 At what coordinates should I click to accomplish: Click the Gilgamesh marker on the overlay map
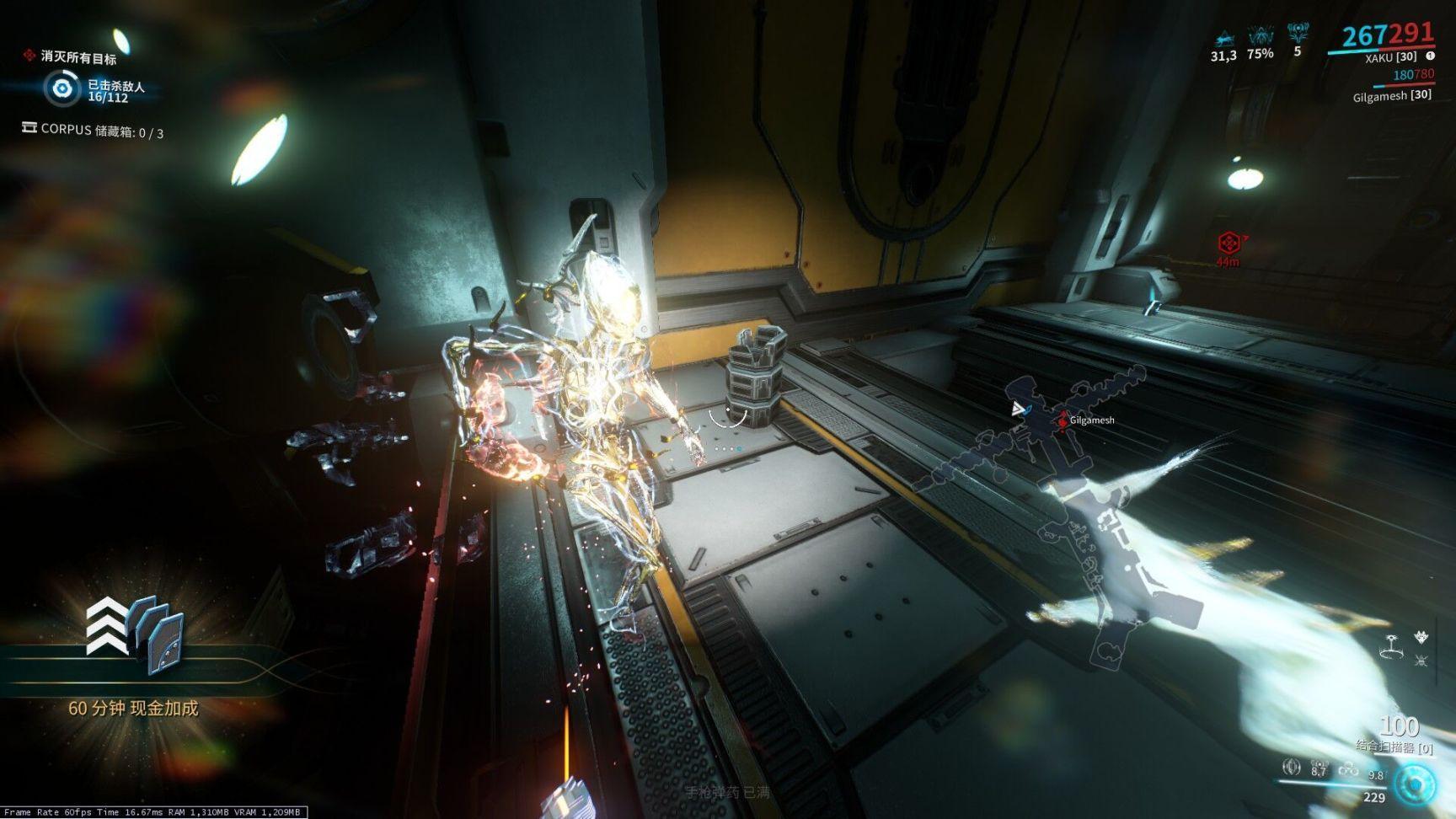pos(1064,420)
